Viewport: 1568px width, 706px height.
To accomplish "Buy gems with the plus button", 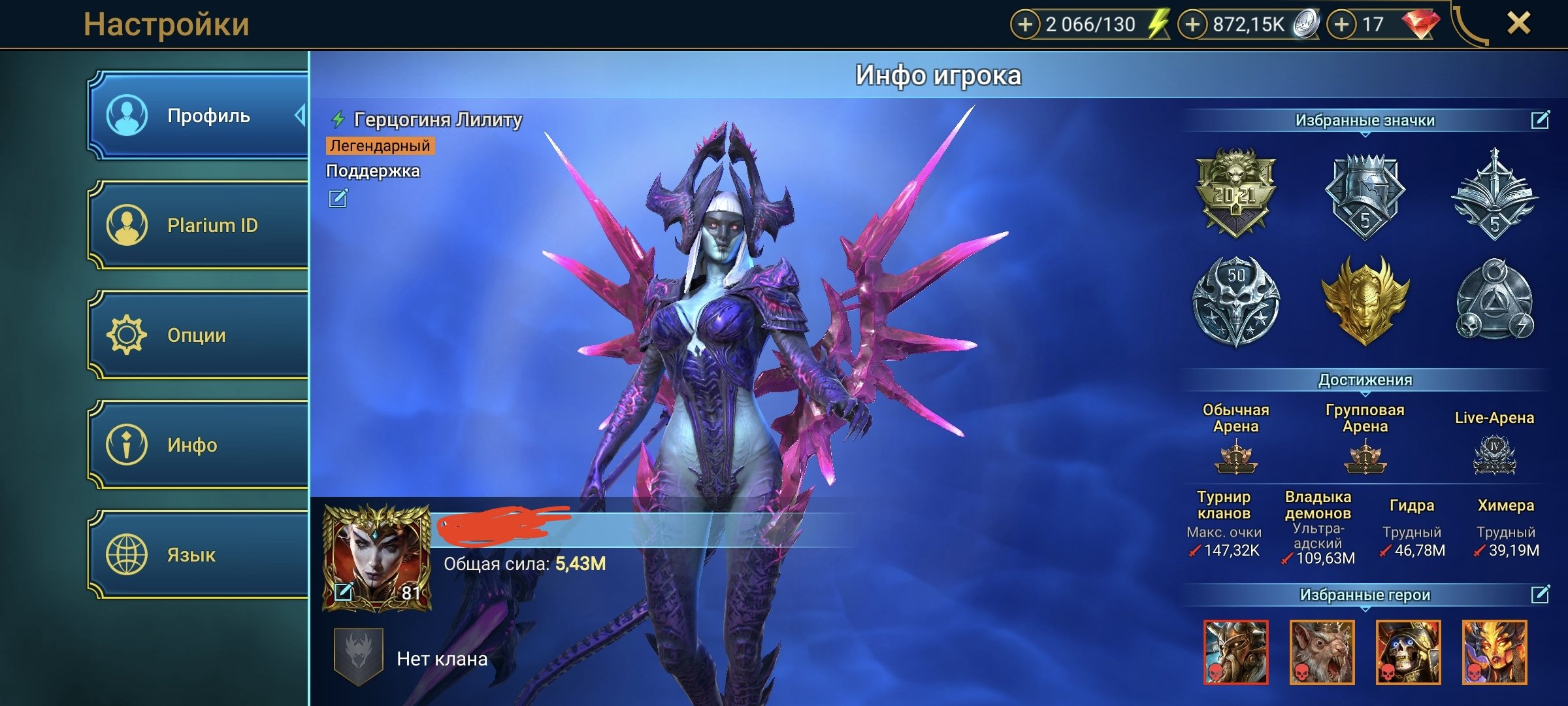I will 1341,25.
